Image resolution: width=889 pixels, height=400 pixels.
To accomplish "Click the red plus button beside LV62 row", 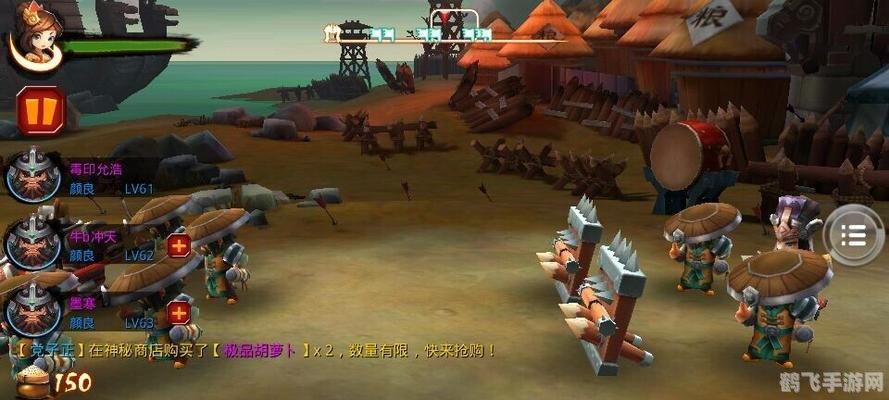I will click(178, 246).
